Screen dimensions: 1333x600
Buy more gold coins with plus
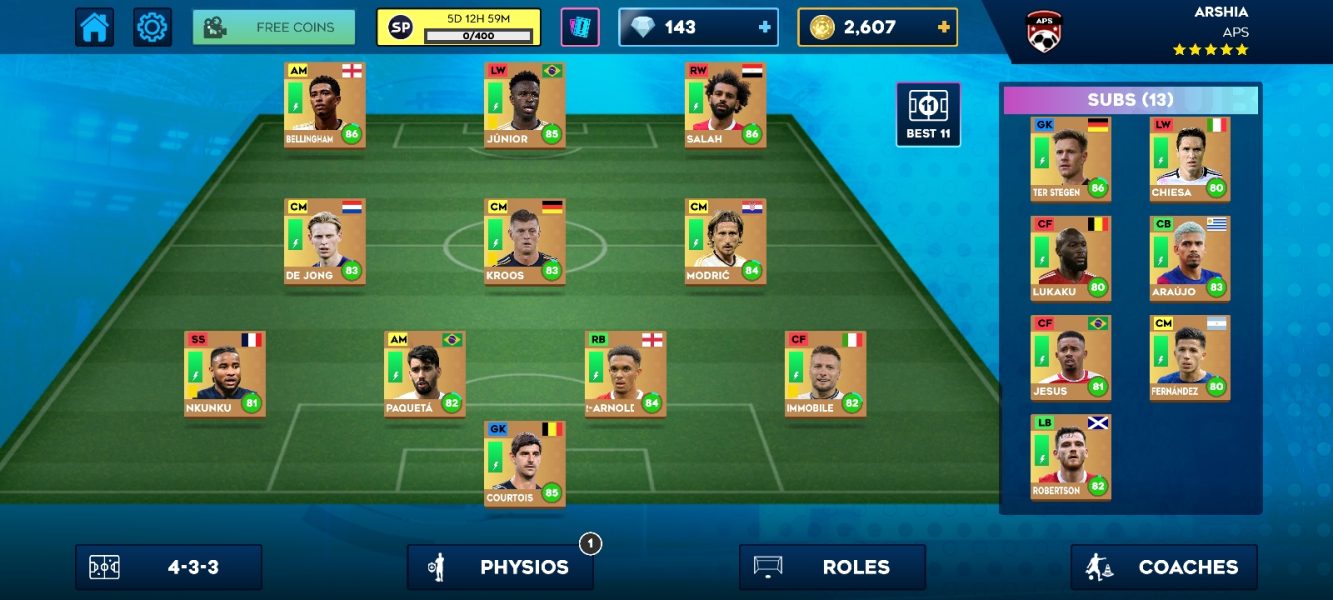[943, 27]
